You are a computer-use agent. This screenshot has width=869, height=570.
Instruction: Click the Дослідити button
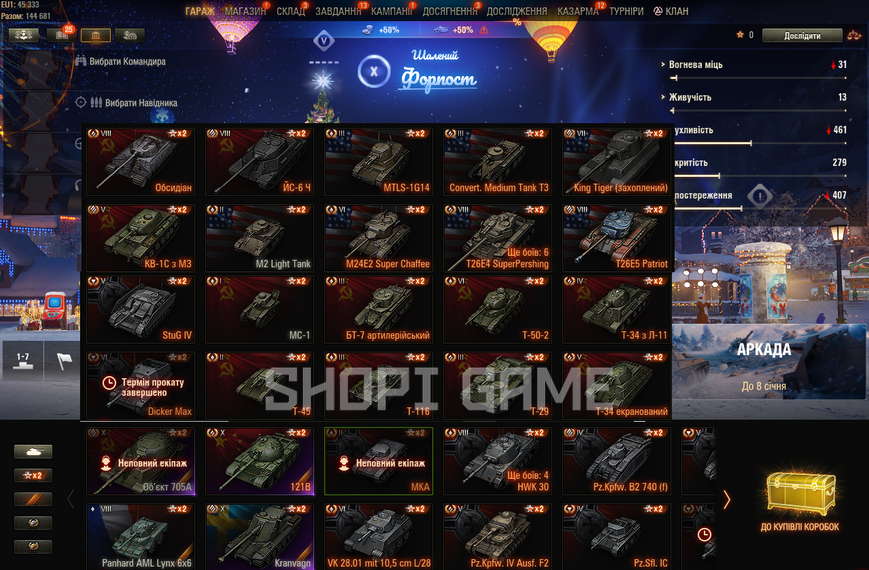(801, 36)
